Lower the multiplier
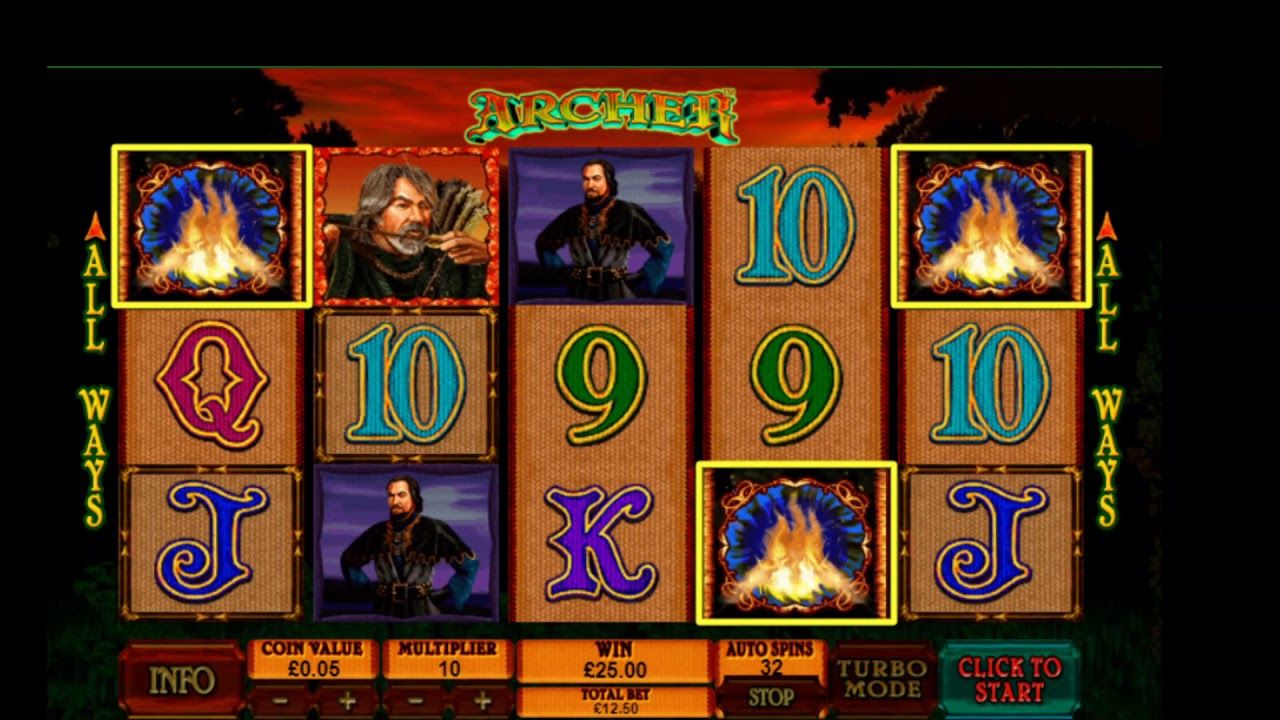The height and width of the screenshot is (720, 1280). click(415, 700)
